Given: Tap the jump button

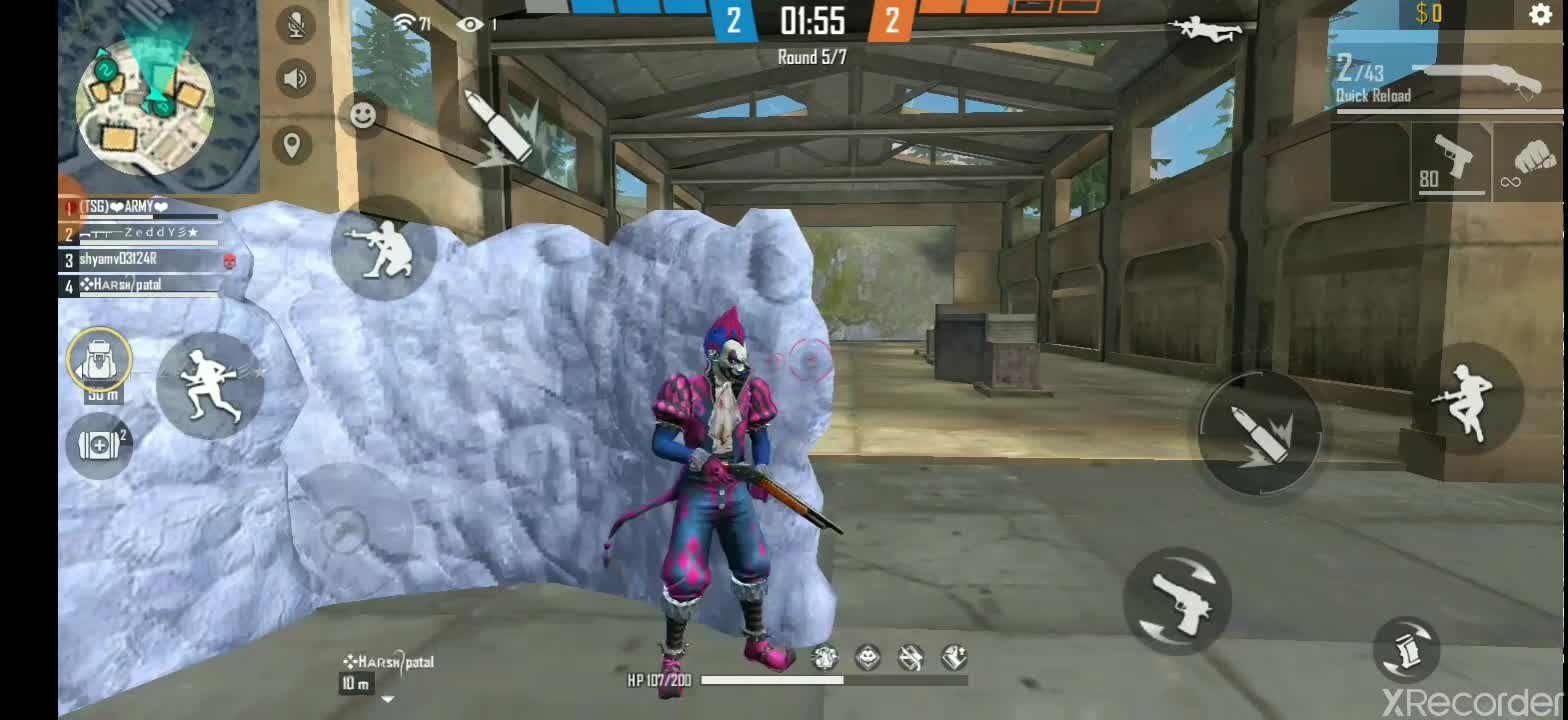Looking at the screenshot, I should pyautogui.click(x=1465, y=398).
